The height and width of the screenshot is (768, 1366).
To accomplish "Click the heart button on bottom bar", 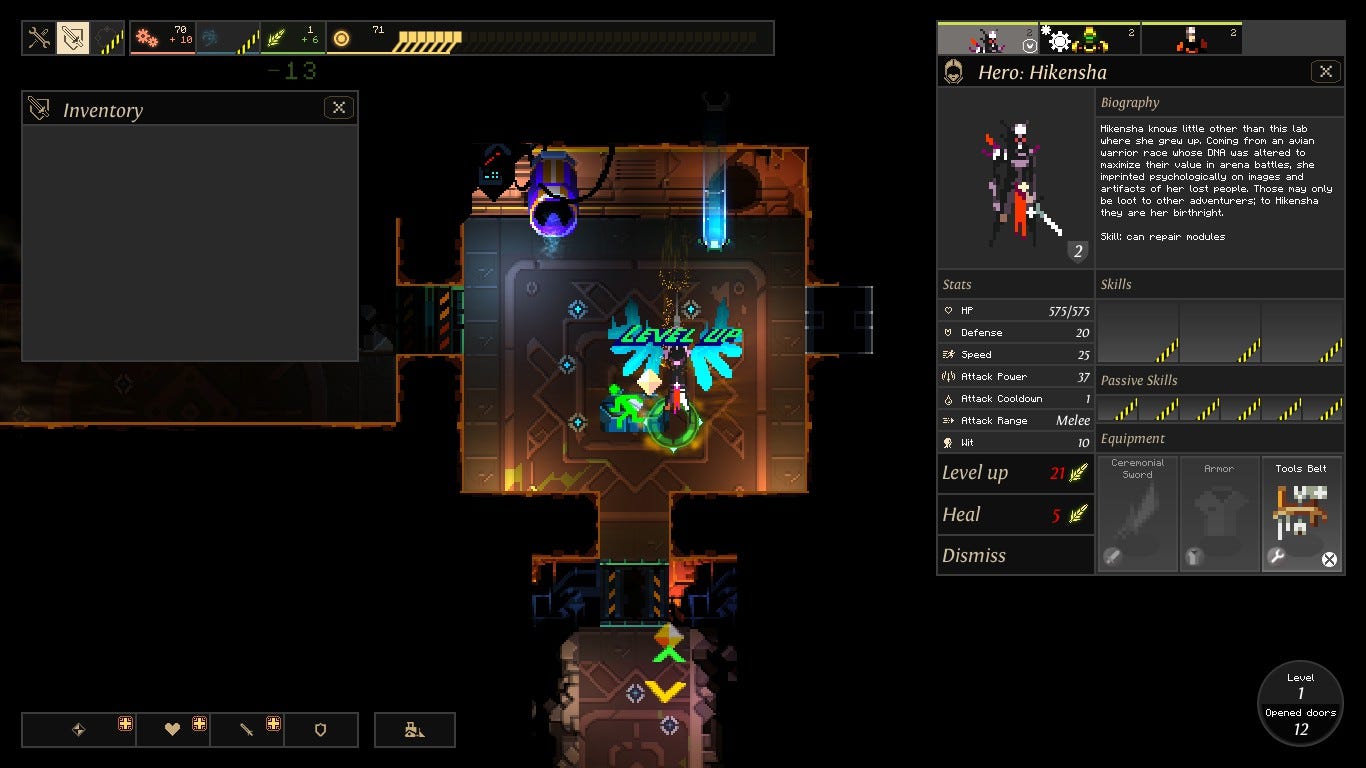I will click(173, 730).
